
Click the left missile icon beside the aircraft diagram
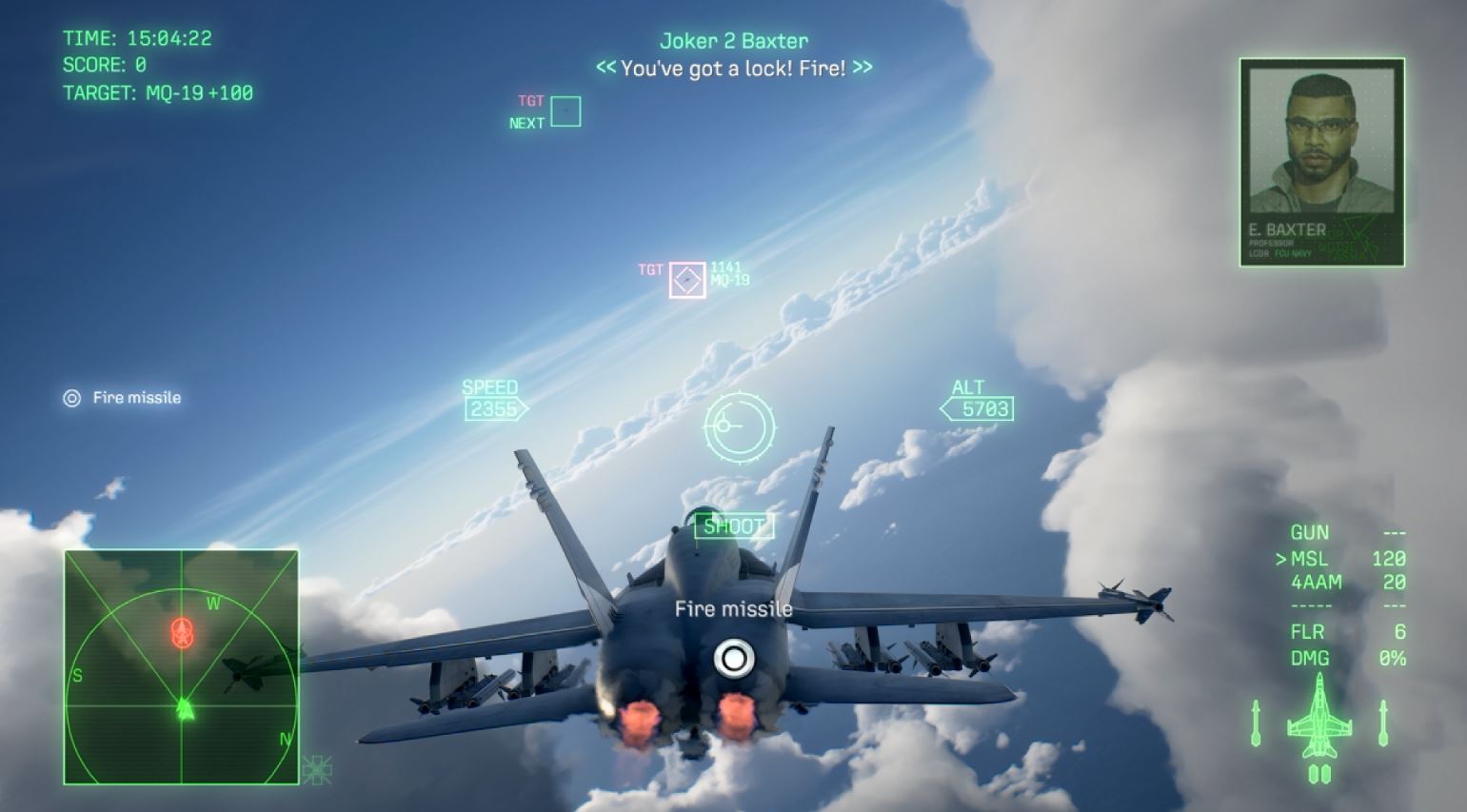1256,723
